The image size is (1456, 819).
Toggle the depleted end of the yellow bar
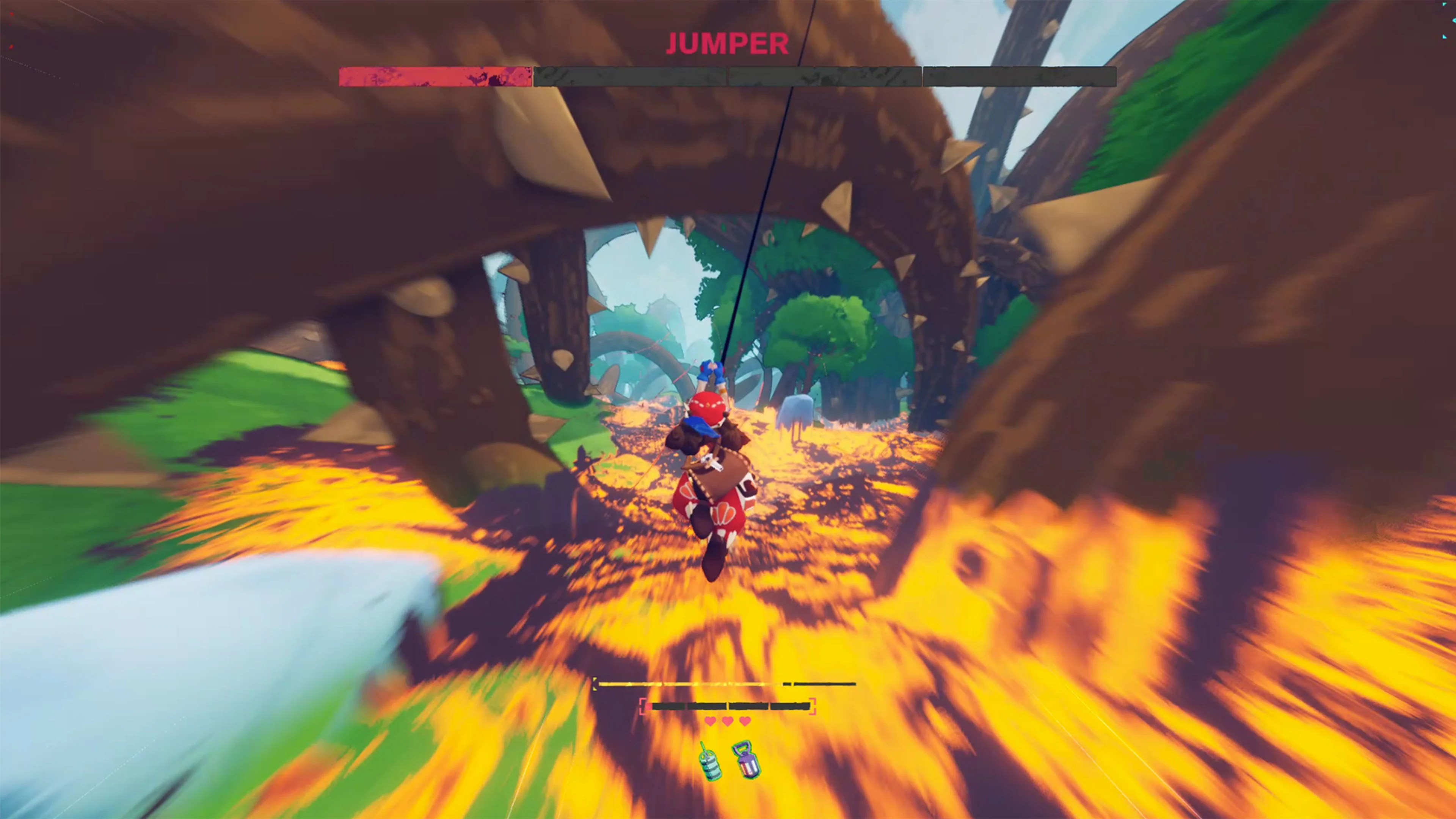(x=823, y=684)
